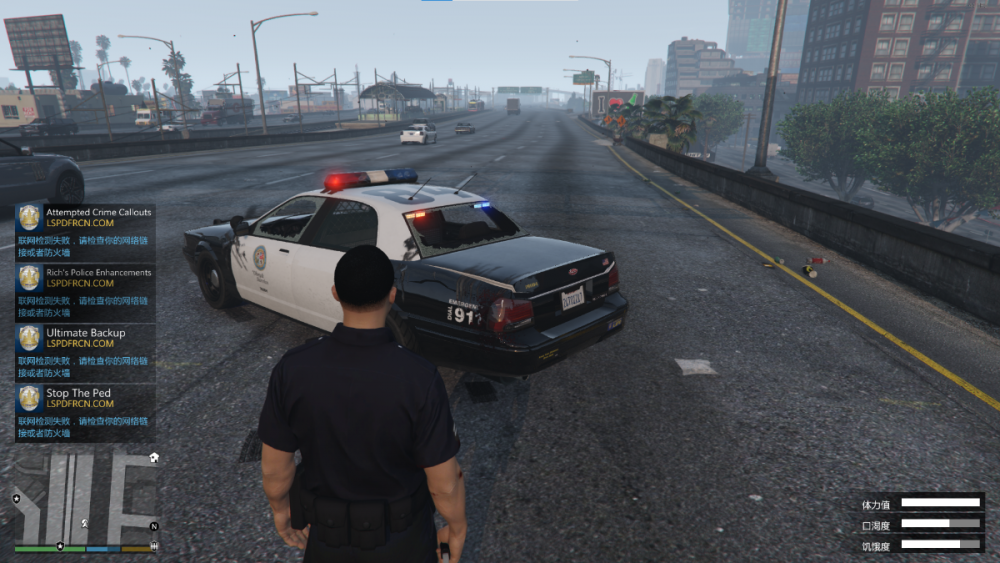
Task: Click the badge icon beside Ultimate Backup
Action: point(30,338)
